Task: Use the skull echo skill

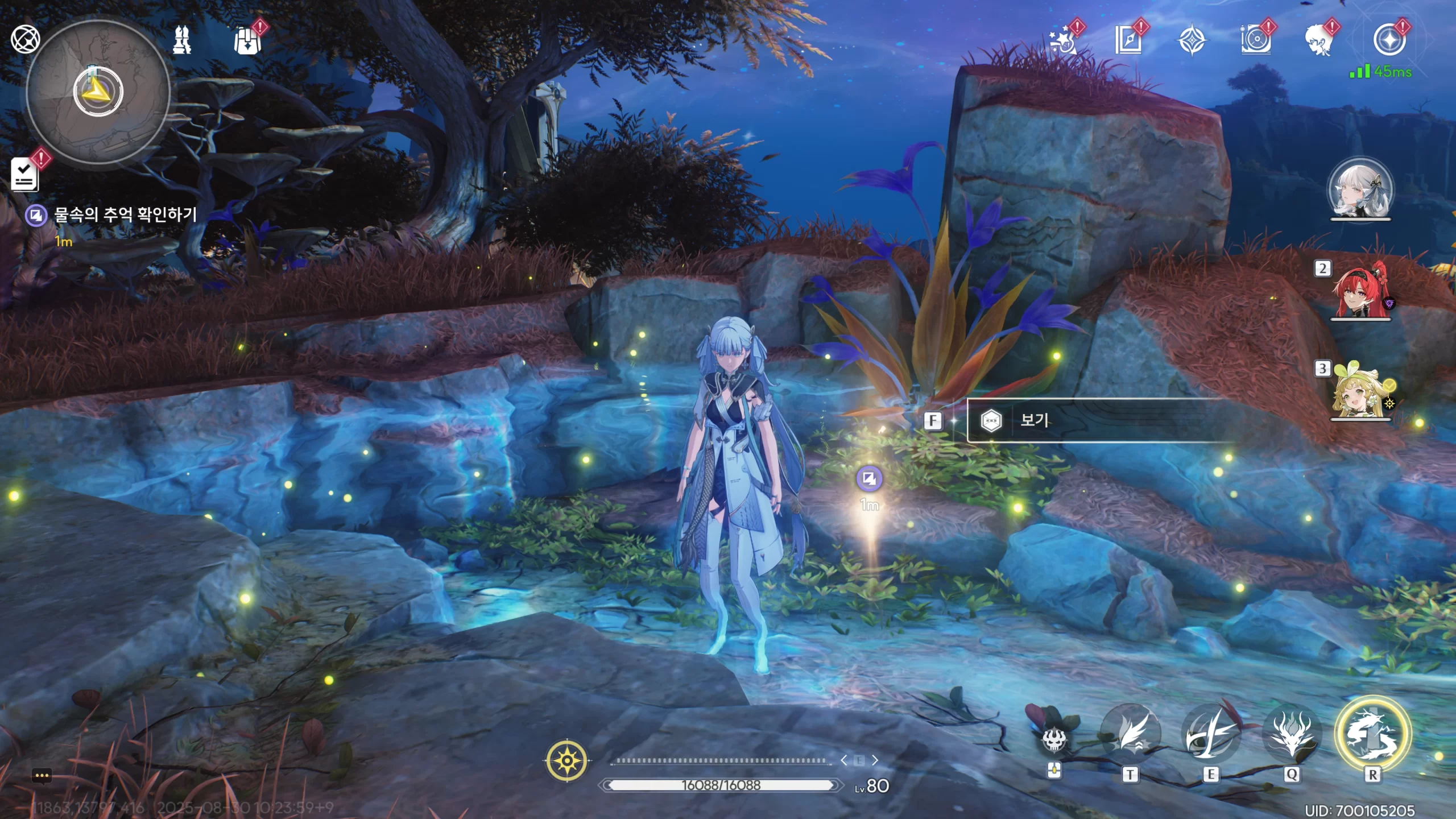Action: pos(1053,738)
